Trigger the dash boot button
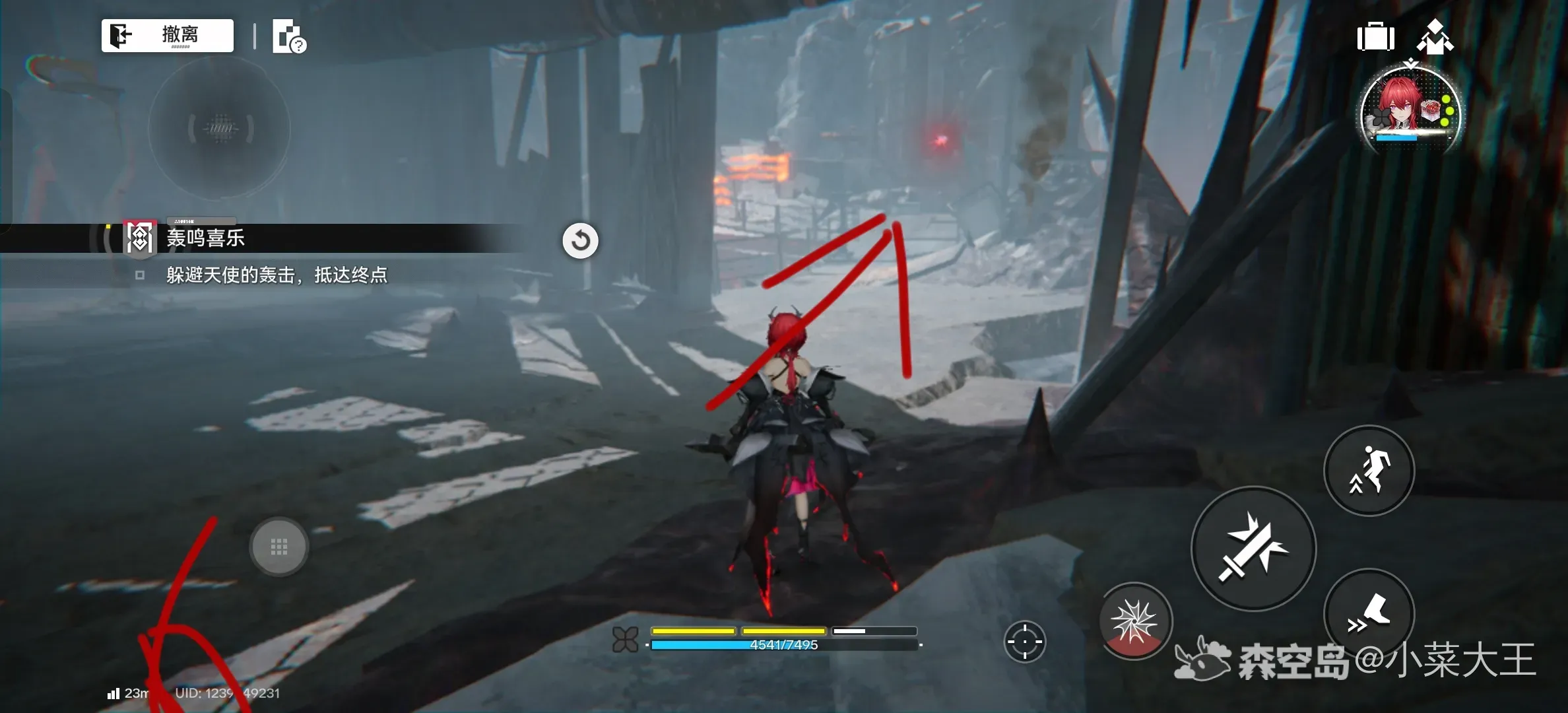This screenshot has width=1568, height=713. click(x=1369, y=613)
